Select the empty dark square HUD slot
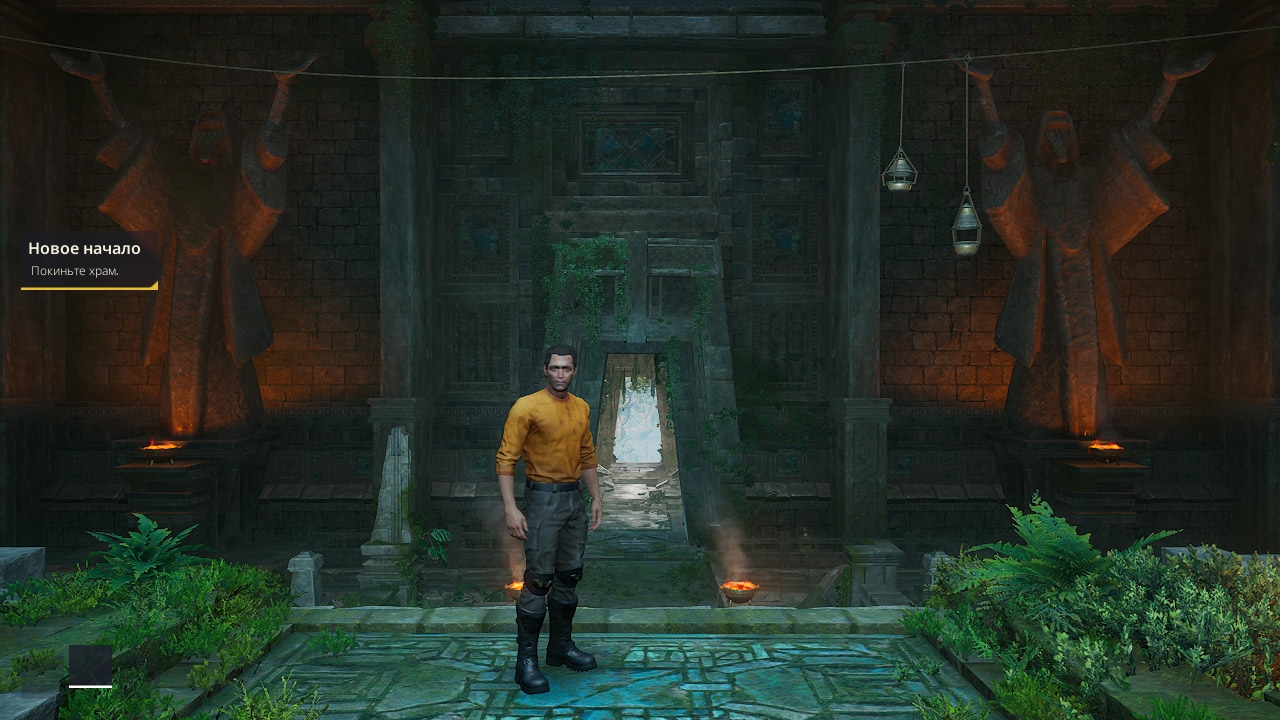The height and width of the screenshot is (720, 1280). [x=90, y=664]
